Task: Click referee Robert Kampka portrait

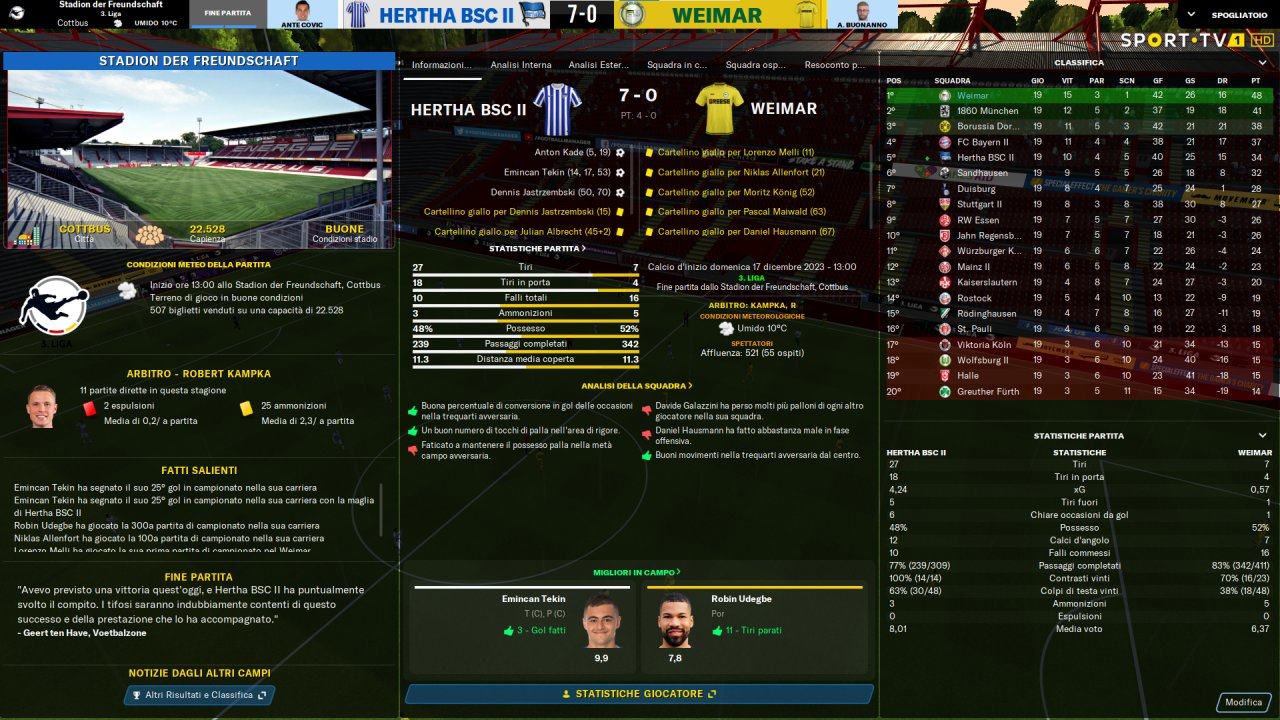Action: coord(41,407)
